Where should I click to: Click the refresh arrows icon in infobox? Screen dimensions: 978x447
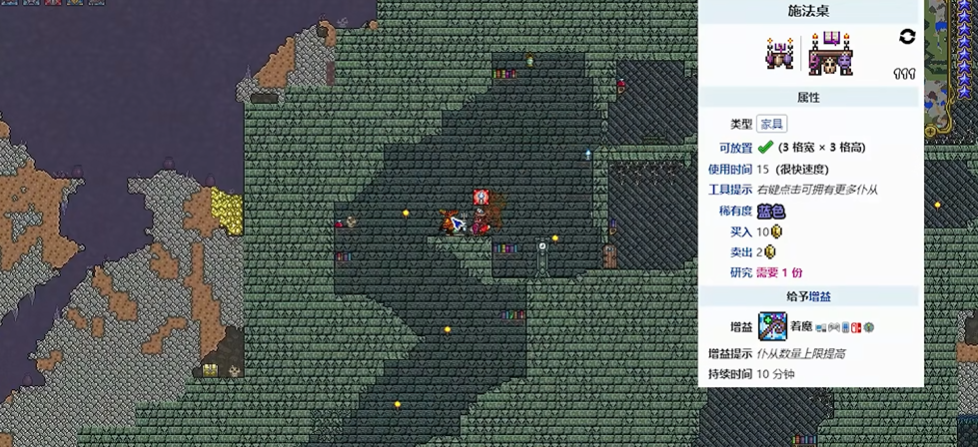(x=907, y=37)
